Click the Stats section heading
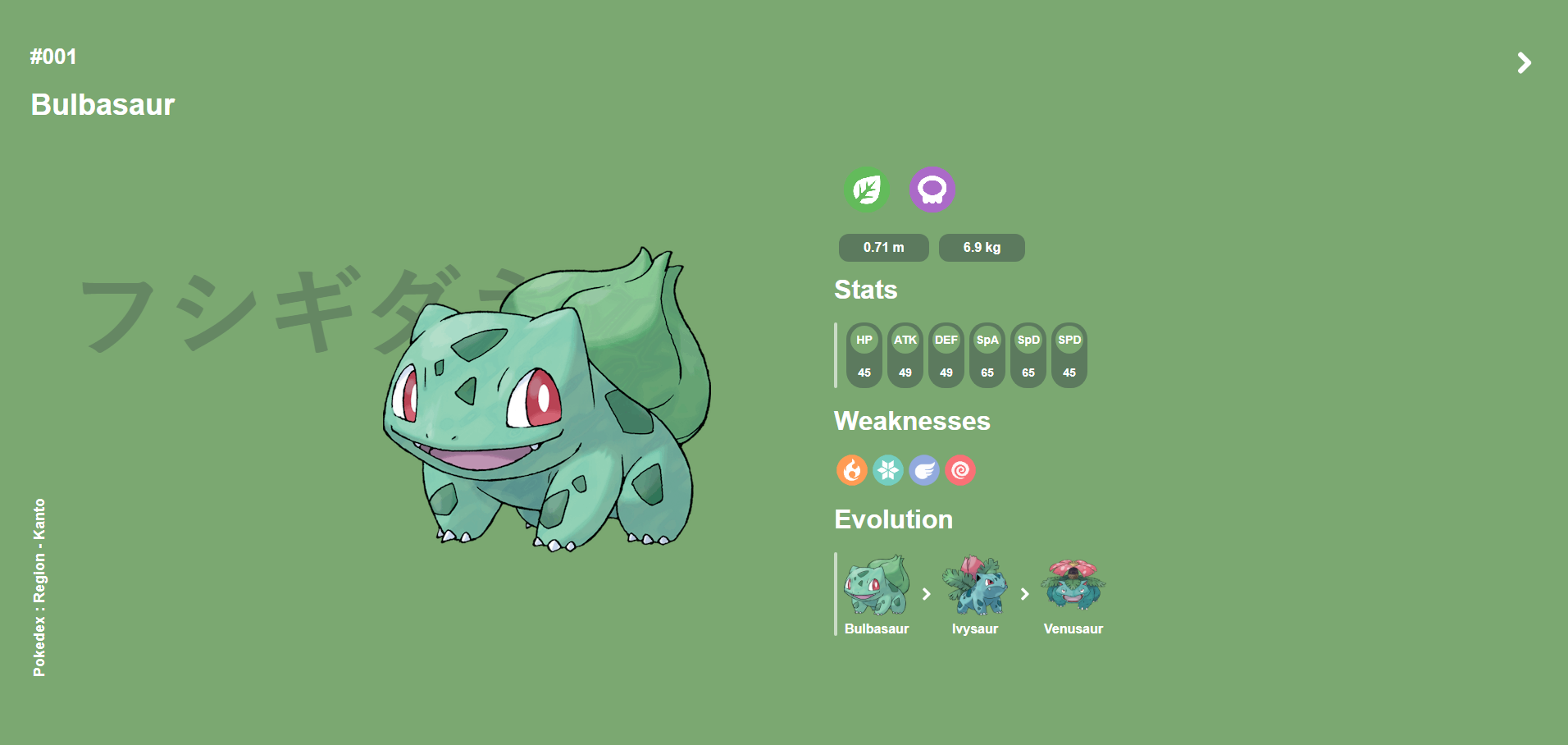1568x745 pixels. click(865, 290)
